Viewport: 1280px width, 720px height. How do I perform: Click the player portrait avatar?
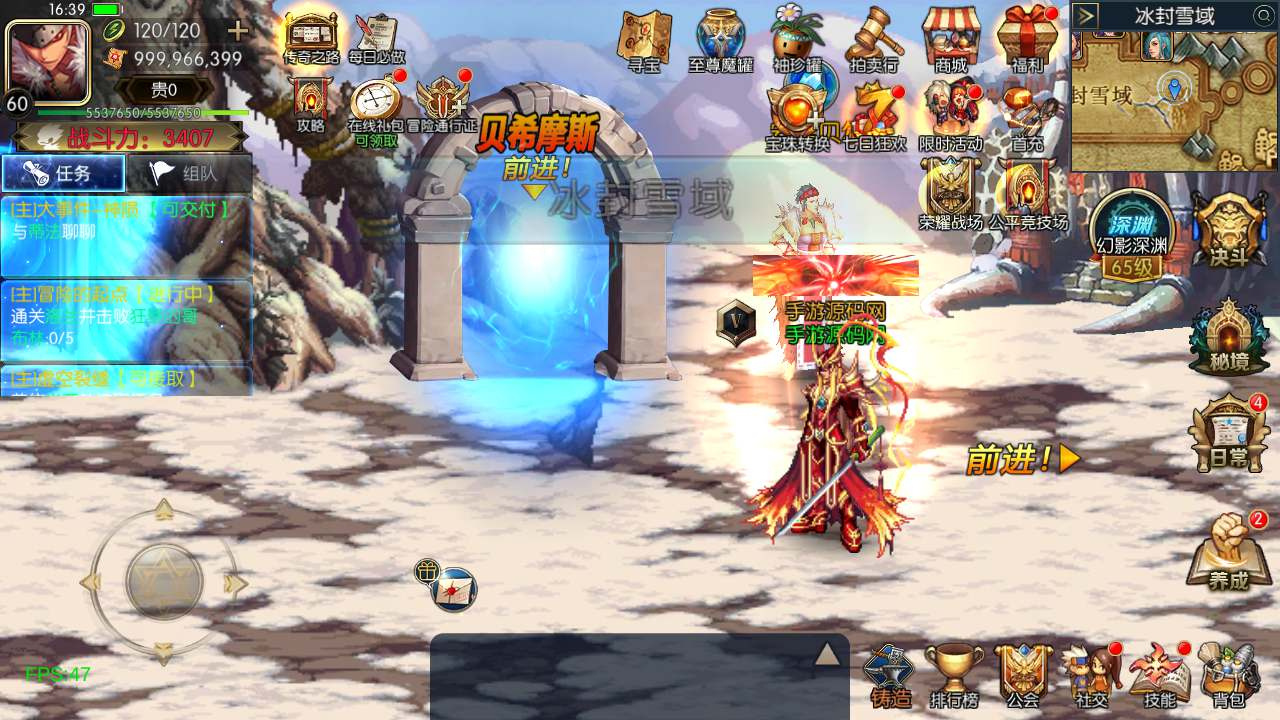click(x=47, y=60)
